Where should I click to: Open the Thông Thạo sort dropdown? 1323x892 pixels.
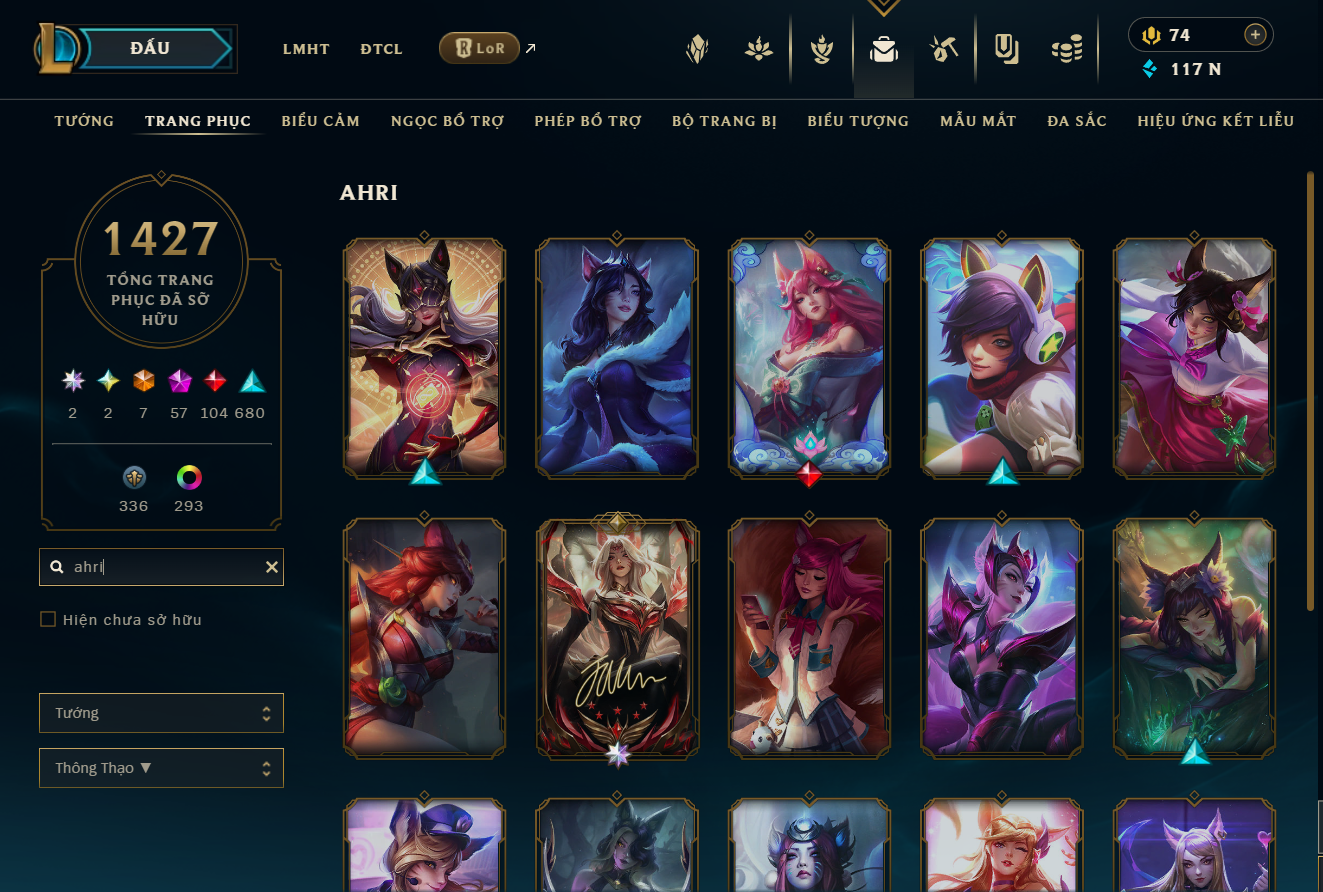(161, 768)
